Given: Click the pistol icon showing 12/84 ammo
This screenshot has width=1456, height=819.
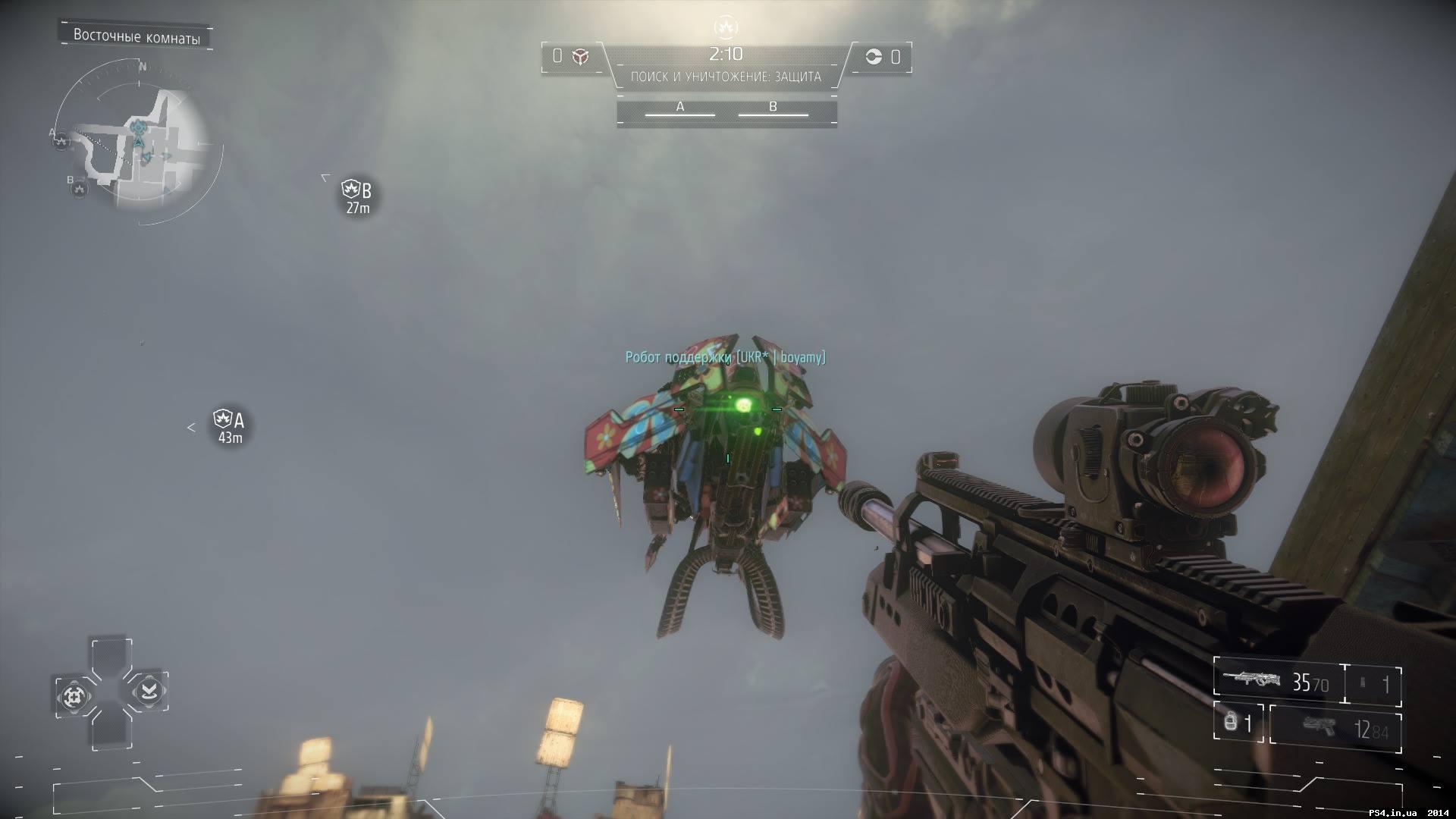Looking at the screenshot, I should pos(1319,726).
